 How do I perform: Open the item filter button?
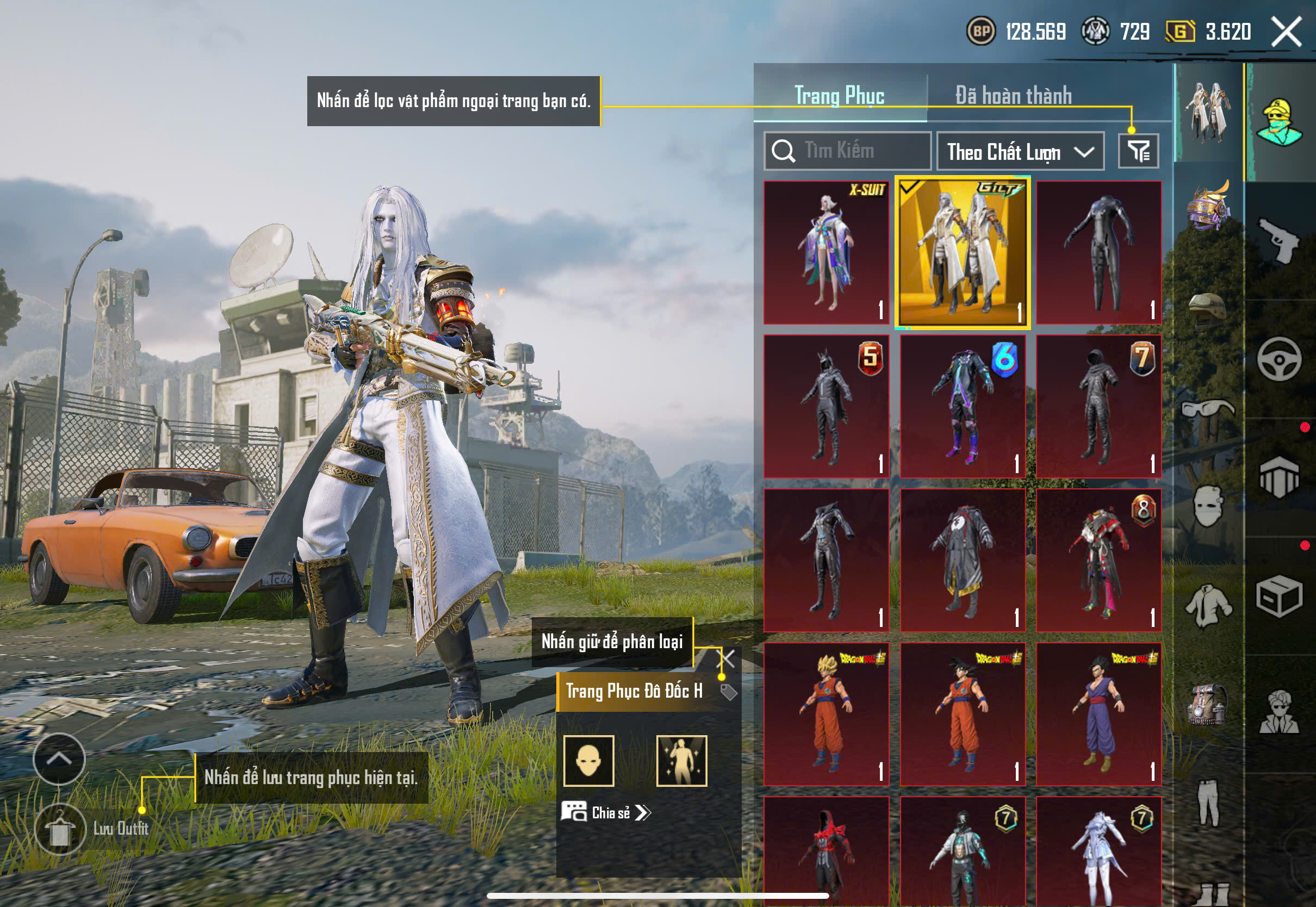pyautogui.click(x=1138, y=151)
